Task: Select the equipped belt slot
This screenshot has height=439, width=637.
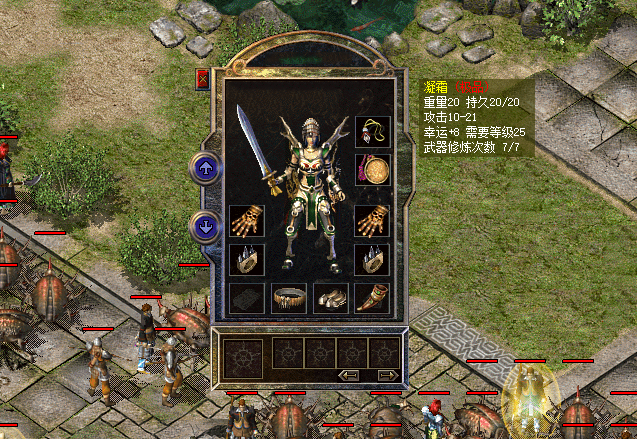Action: point(288,298)
